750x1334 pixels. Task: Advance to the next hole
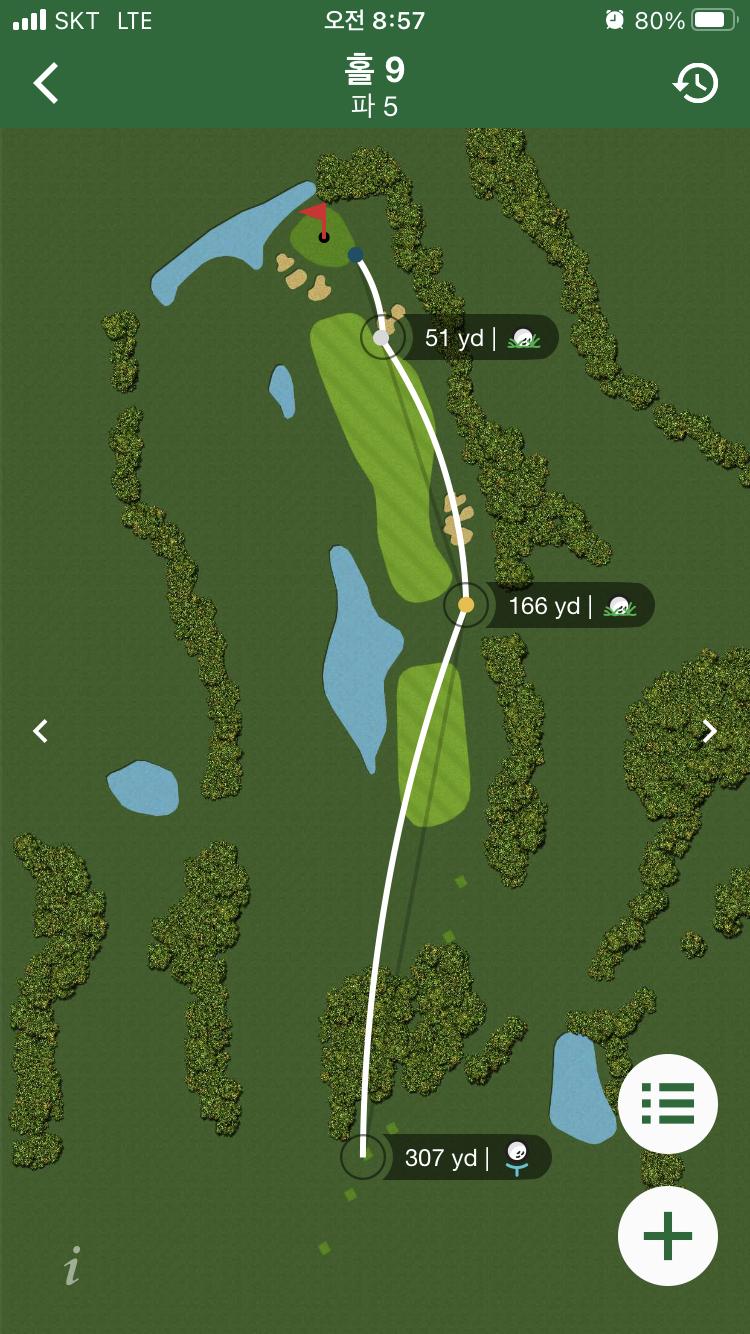click(x=709, y=731)
